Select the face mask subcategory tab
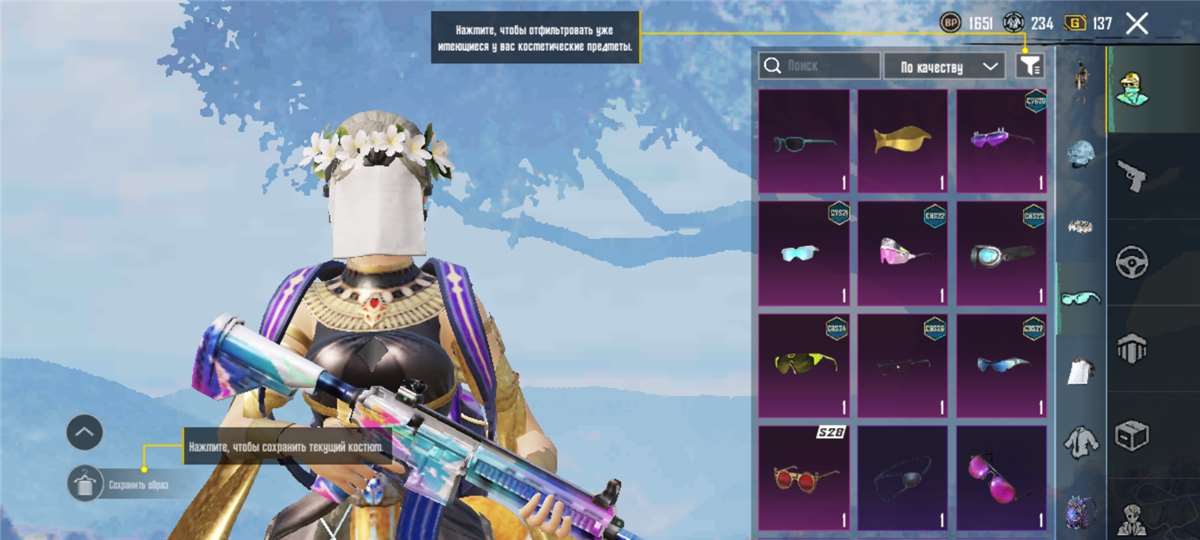 coord(1081,369)
